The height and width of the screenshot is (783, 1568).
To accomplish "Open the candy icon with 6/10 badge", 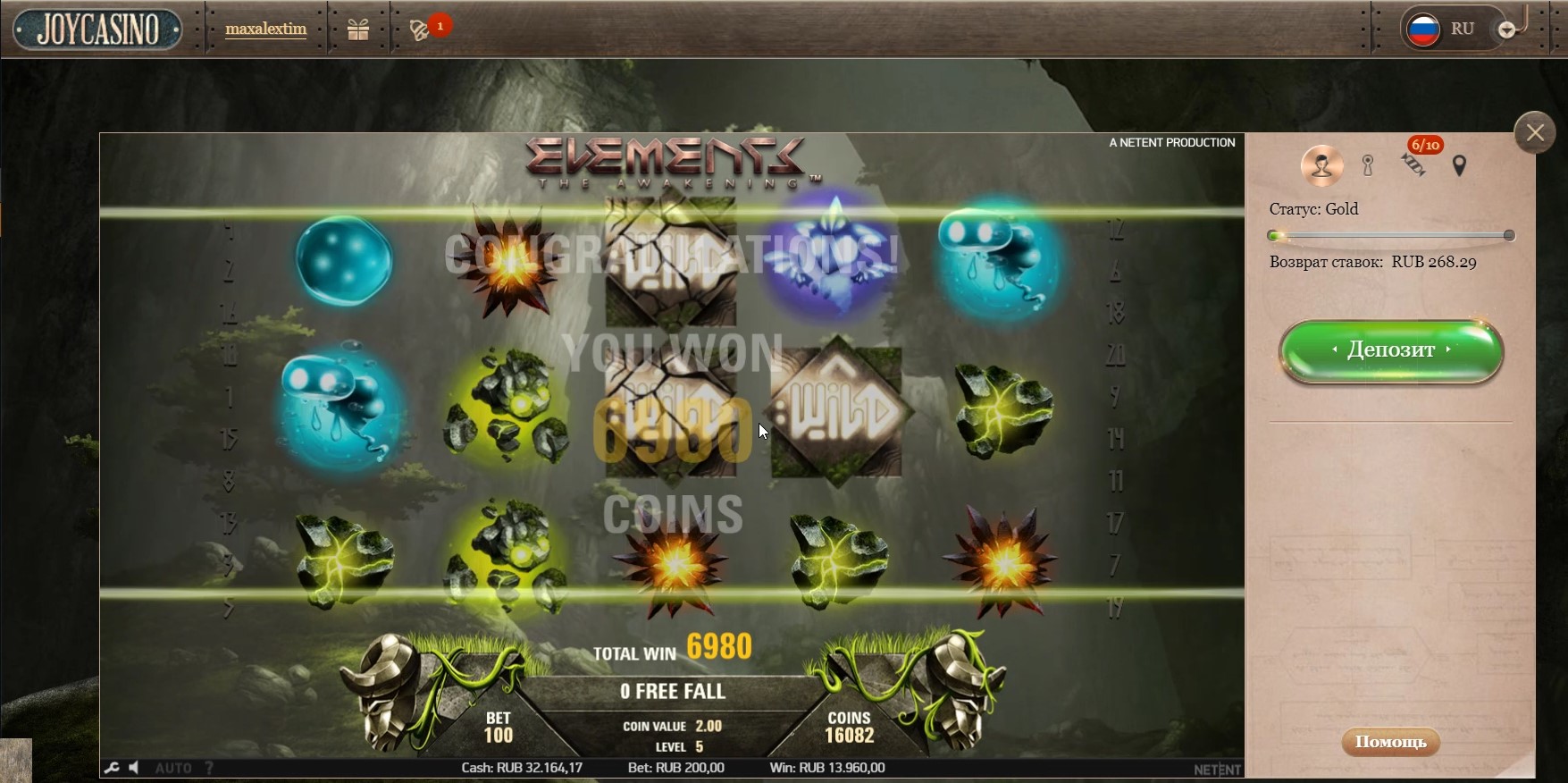I will pyautogui.click(x=1413, y=164).
